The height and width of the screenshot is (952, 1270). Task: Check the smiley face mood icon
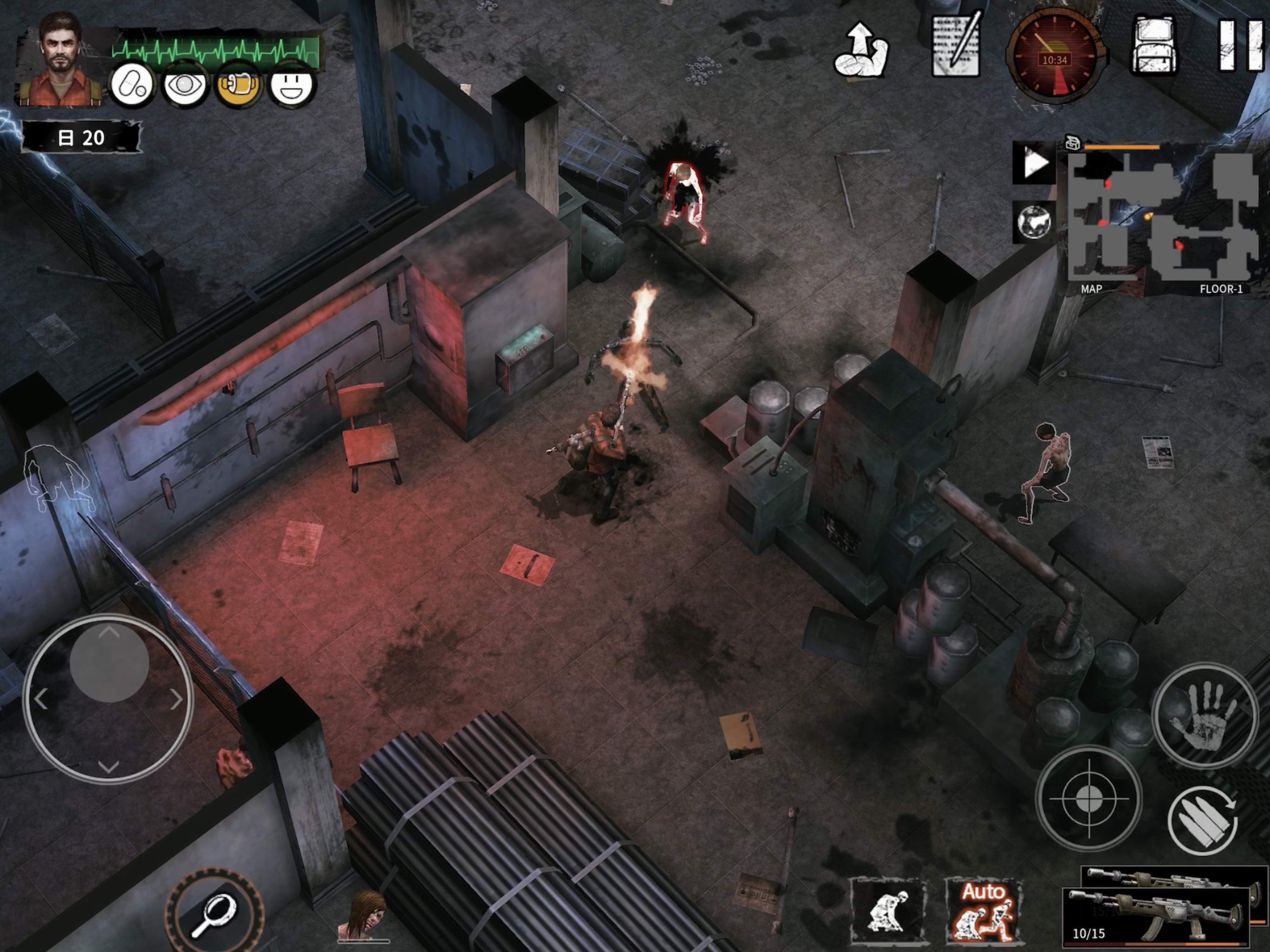[x=291, y=86]
